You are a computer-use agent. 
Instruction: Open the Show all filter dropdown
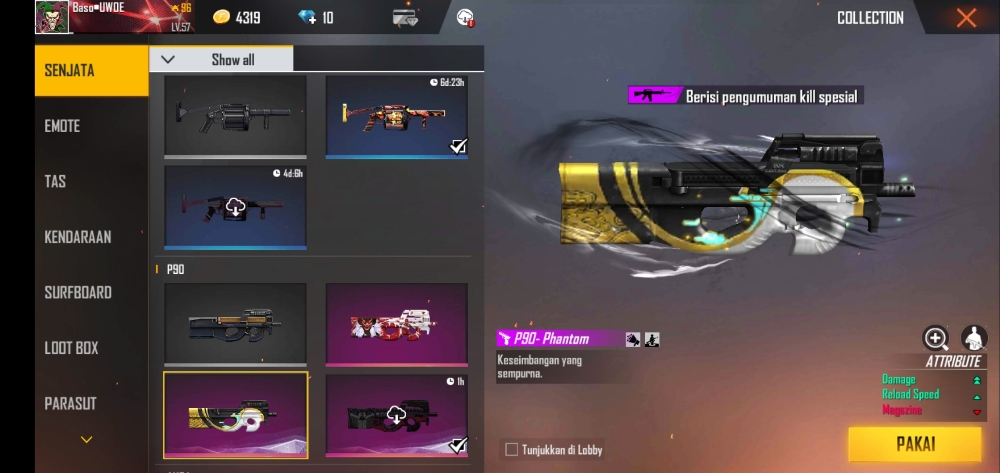click(x=221, y=59)
